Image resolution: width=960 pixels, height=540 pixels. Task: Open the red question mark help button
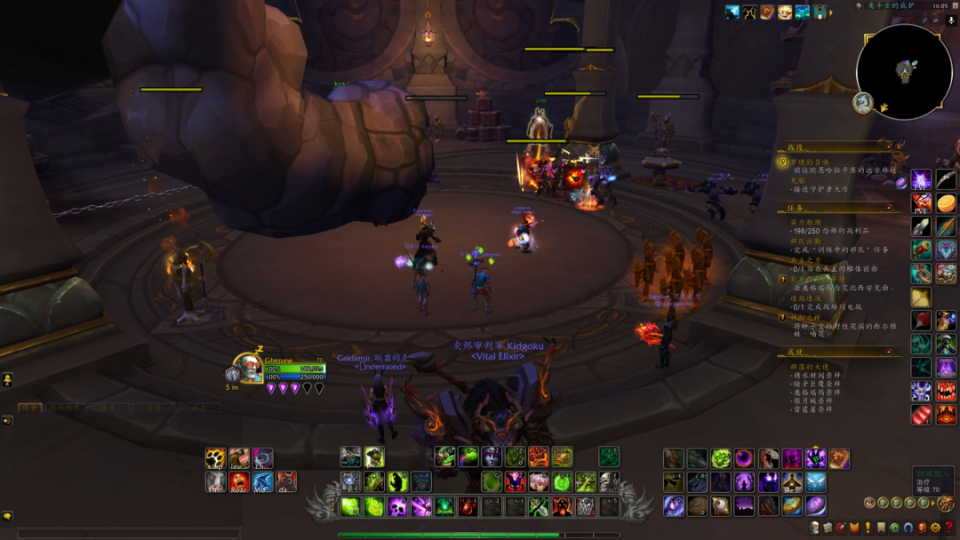[x=948, y=527]
